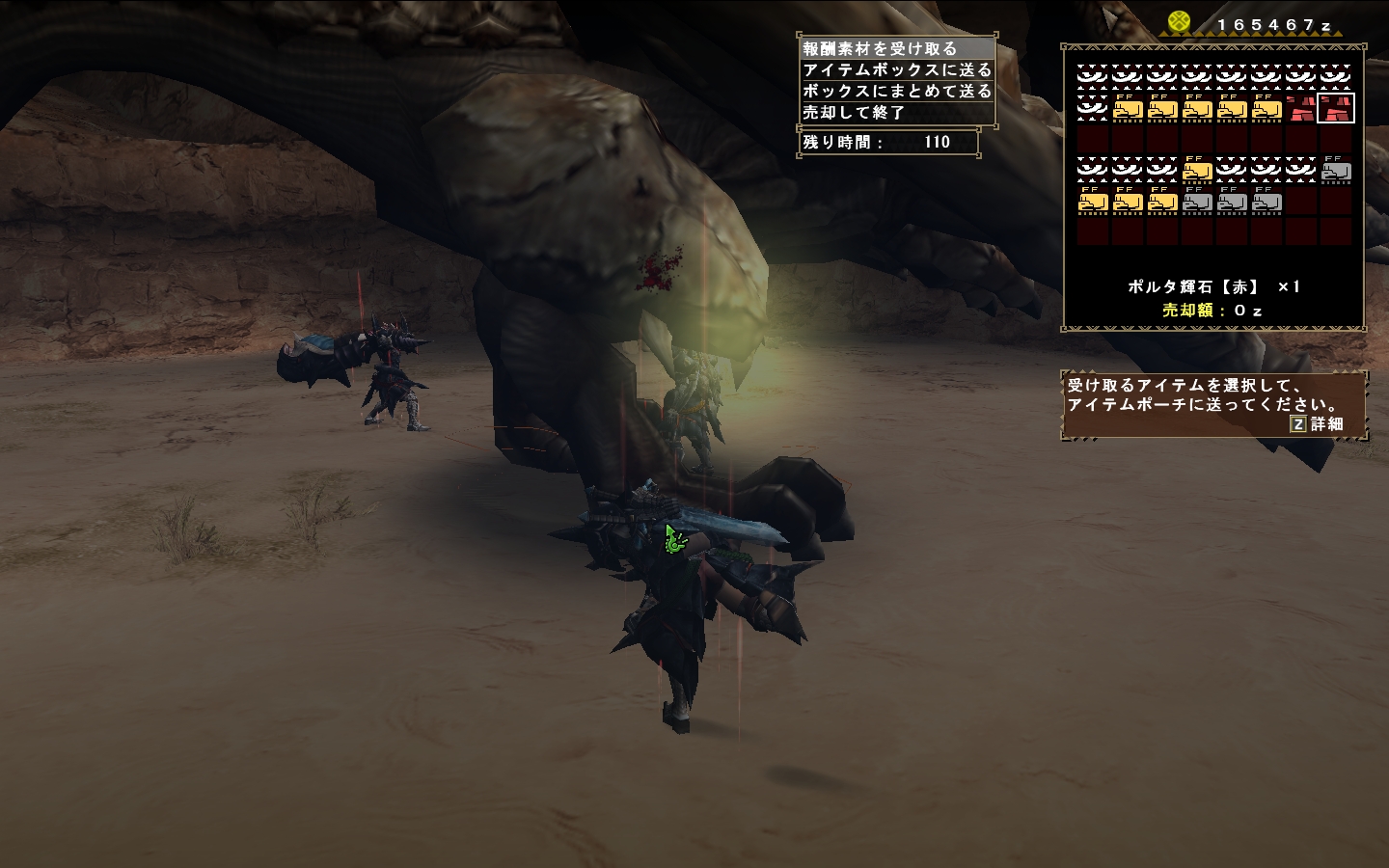
Task: Select the highlighted red Porta stone slot
Action: click(1336, 108)
